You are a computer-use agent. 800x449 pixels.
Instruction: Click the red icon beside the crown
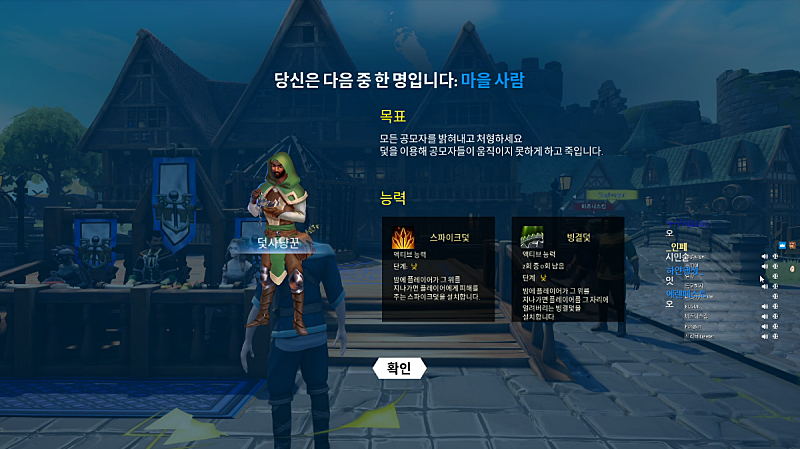(792, 244)
